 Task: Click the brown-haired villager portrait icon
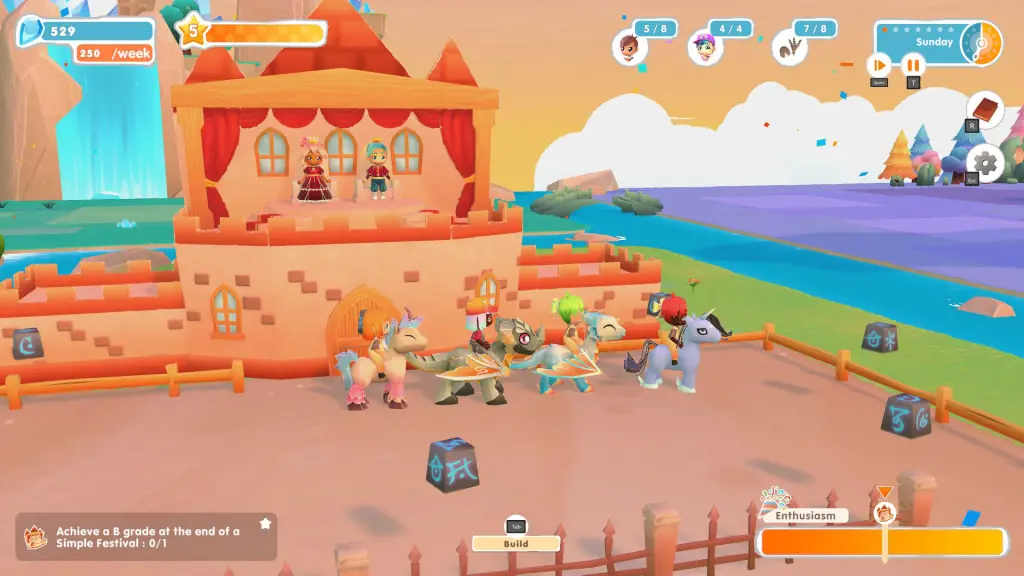pyautogui.click(x=629, y=46)
